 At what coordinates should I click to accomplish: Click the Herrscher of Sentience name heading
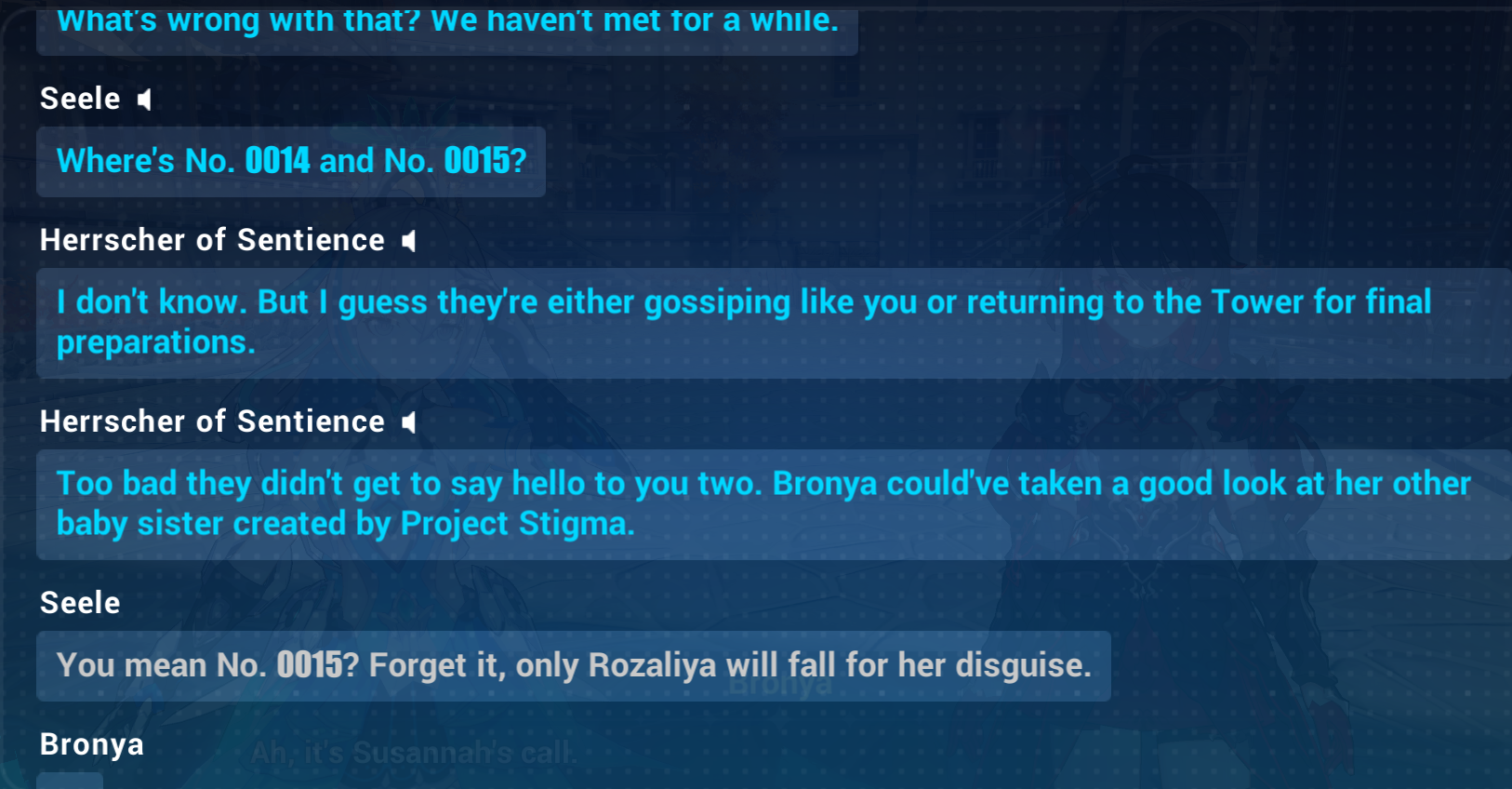point(212,240)
